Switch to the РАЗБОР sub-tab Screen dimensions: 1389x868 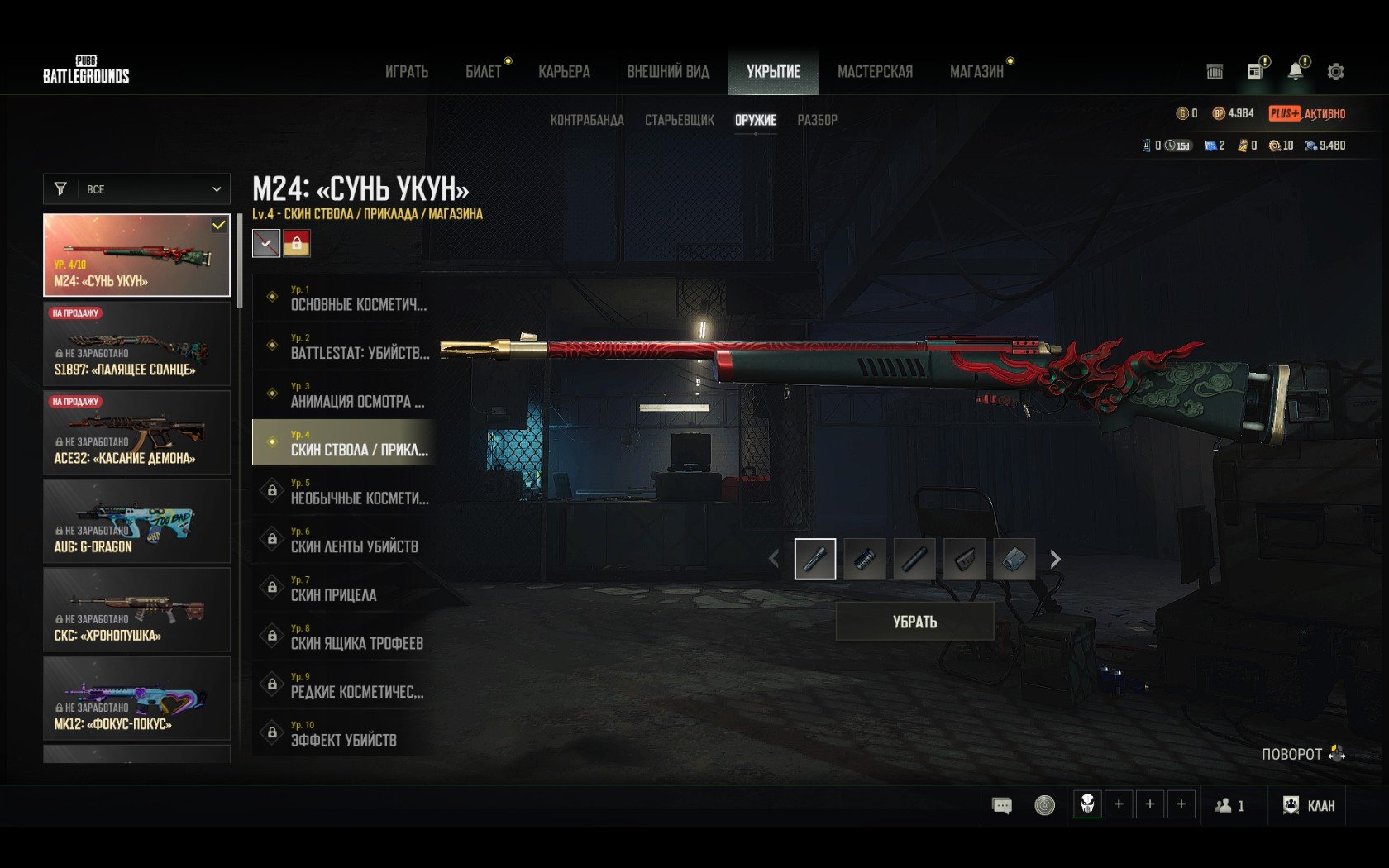point(817,120)
